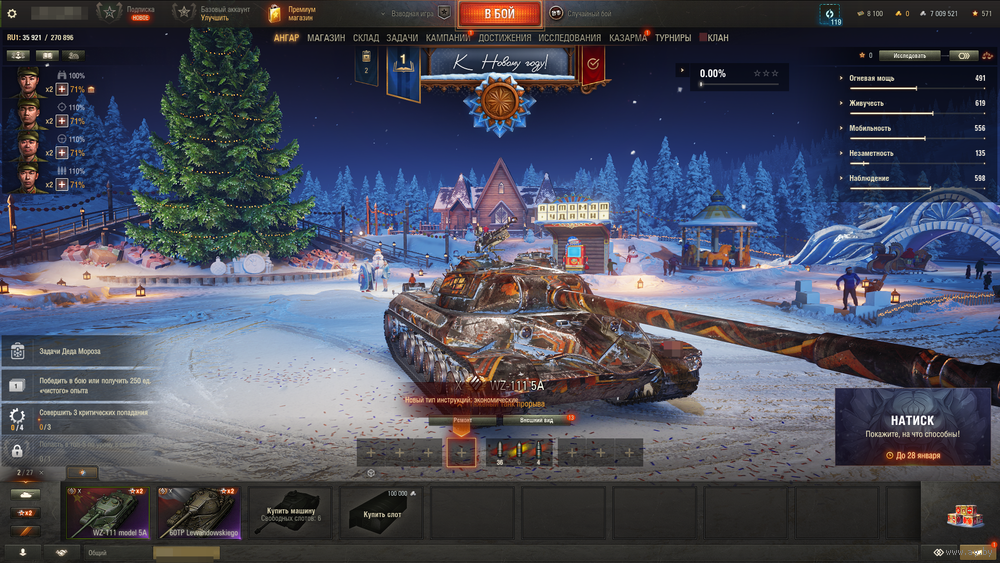
Task: Switch to the КАЗАРМА tab
Action: 628,38
